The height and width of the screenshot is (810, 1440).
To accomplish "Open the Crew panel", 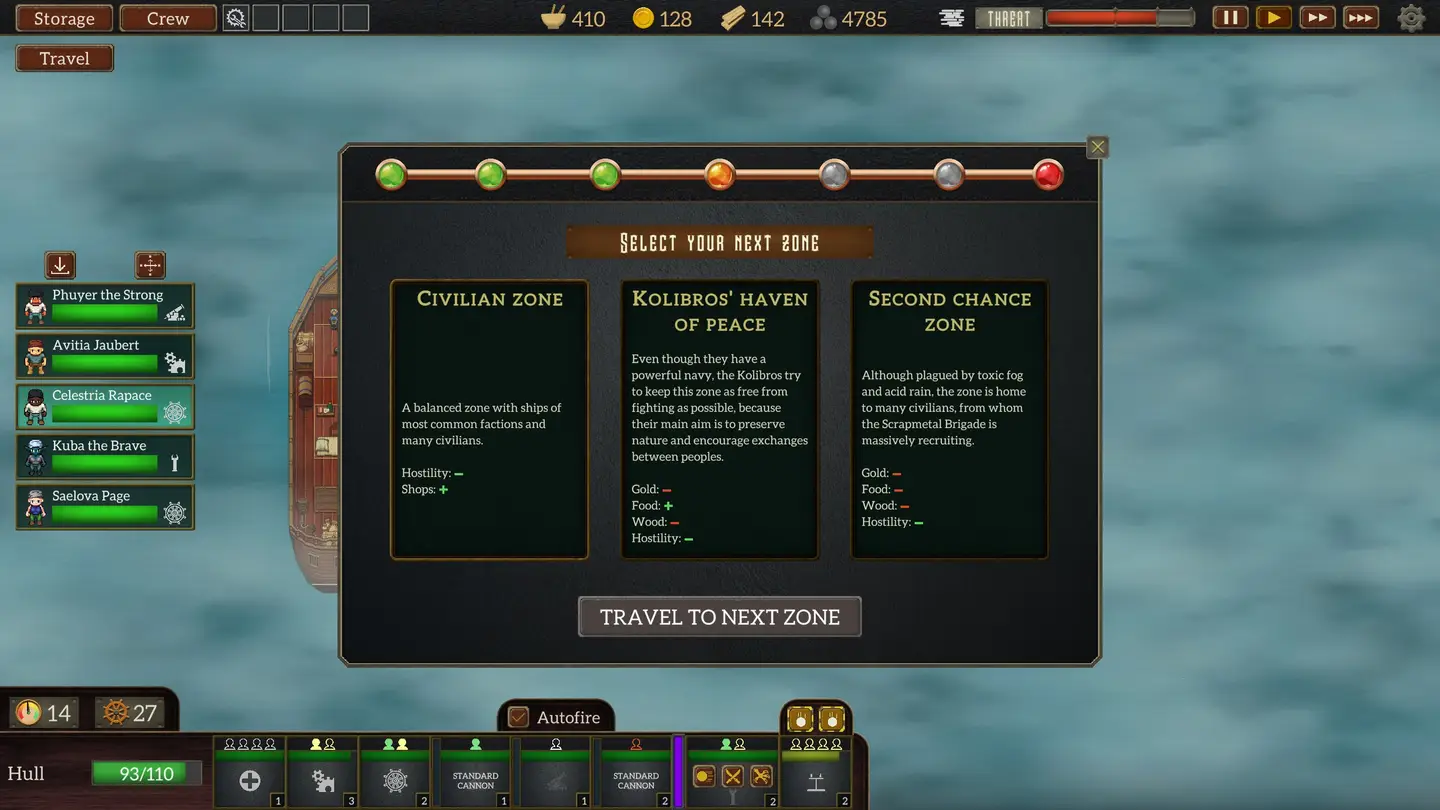I will (x=168, y=18).
